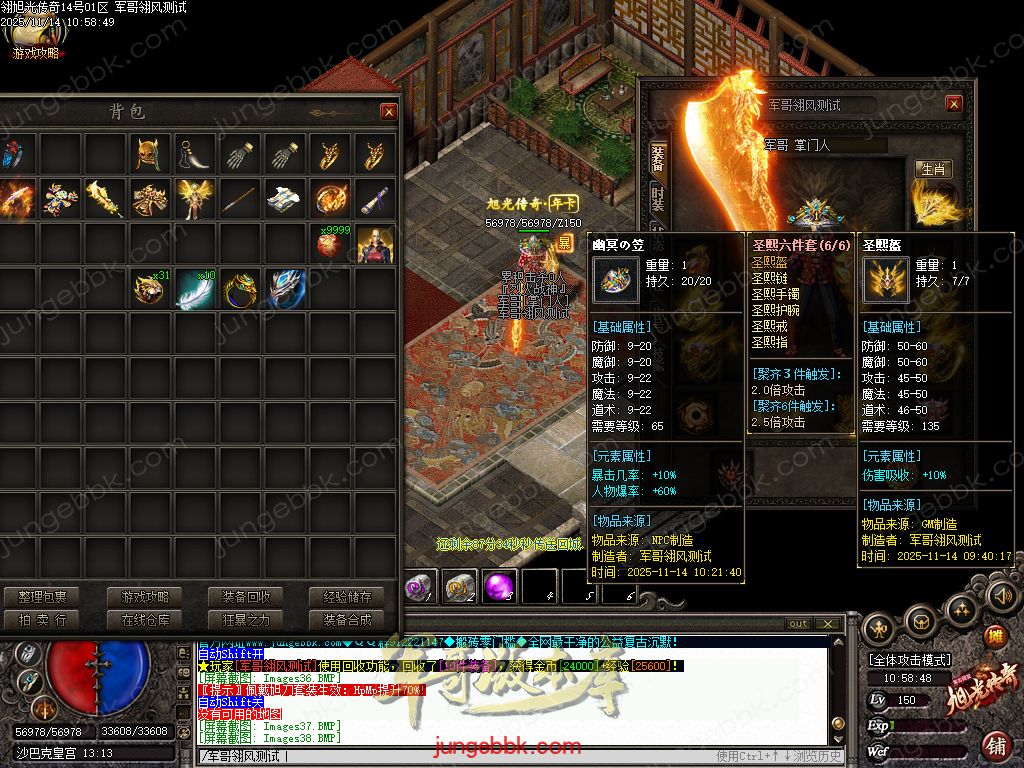Click the 生肖 zodiac button

pos(934,169)
